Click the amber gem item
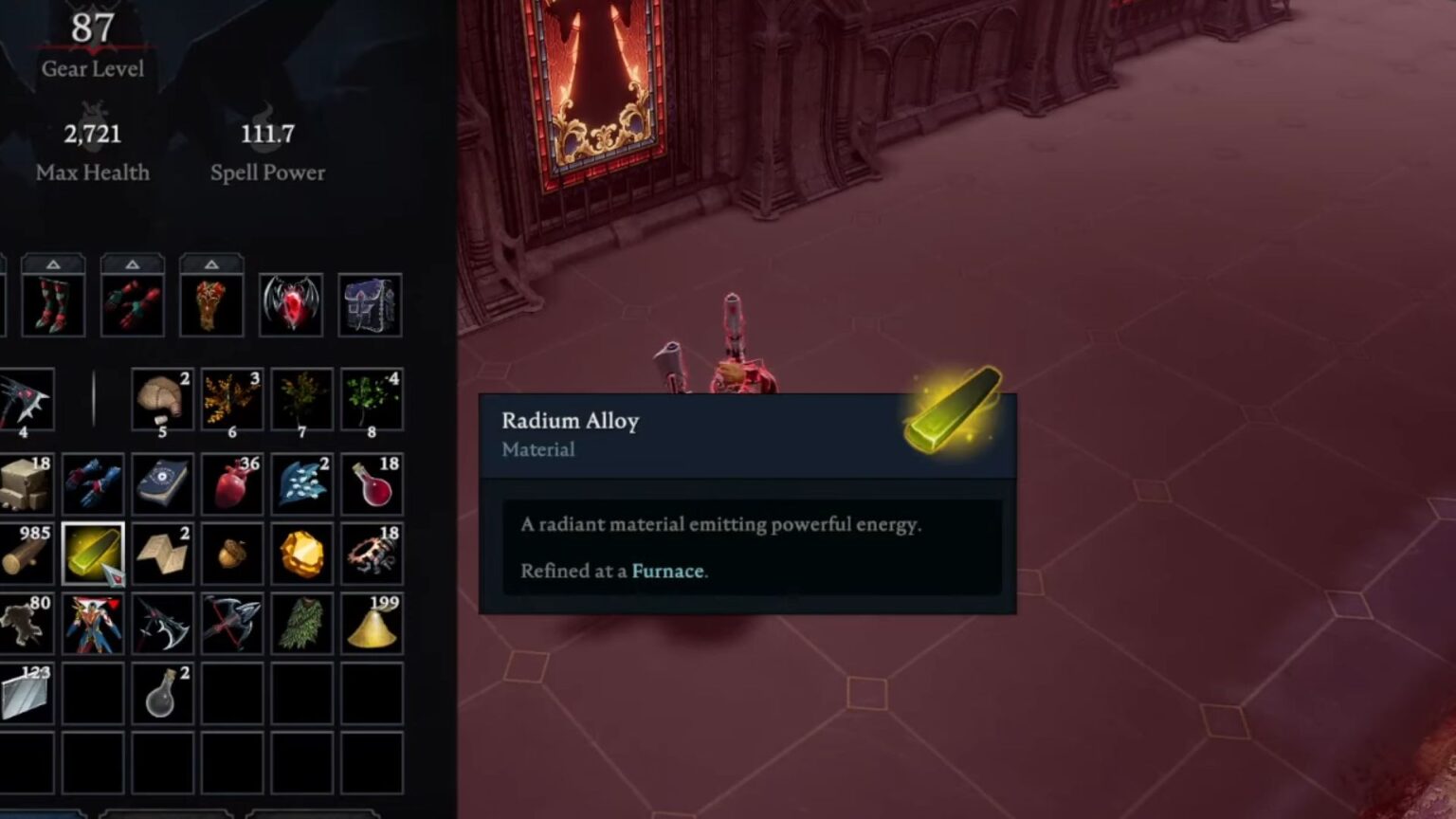Screen dimensions: 1456x819 point(300,553)
